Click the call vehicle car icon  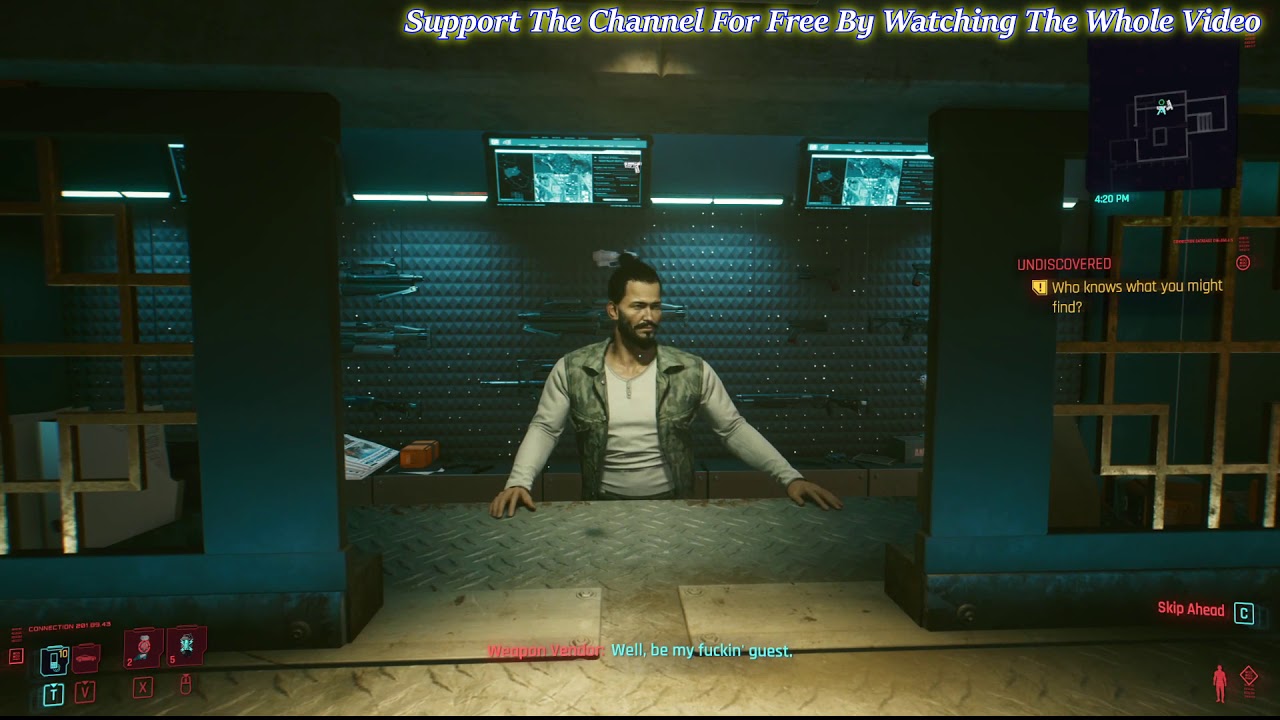click(85, 659)
